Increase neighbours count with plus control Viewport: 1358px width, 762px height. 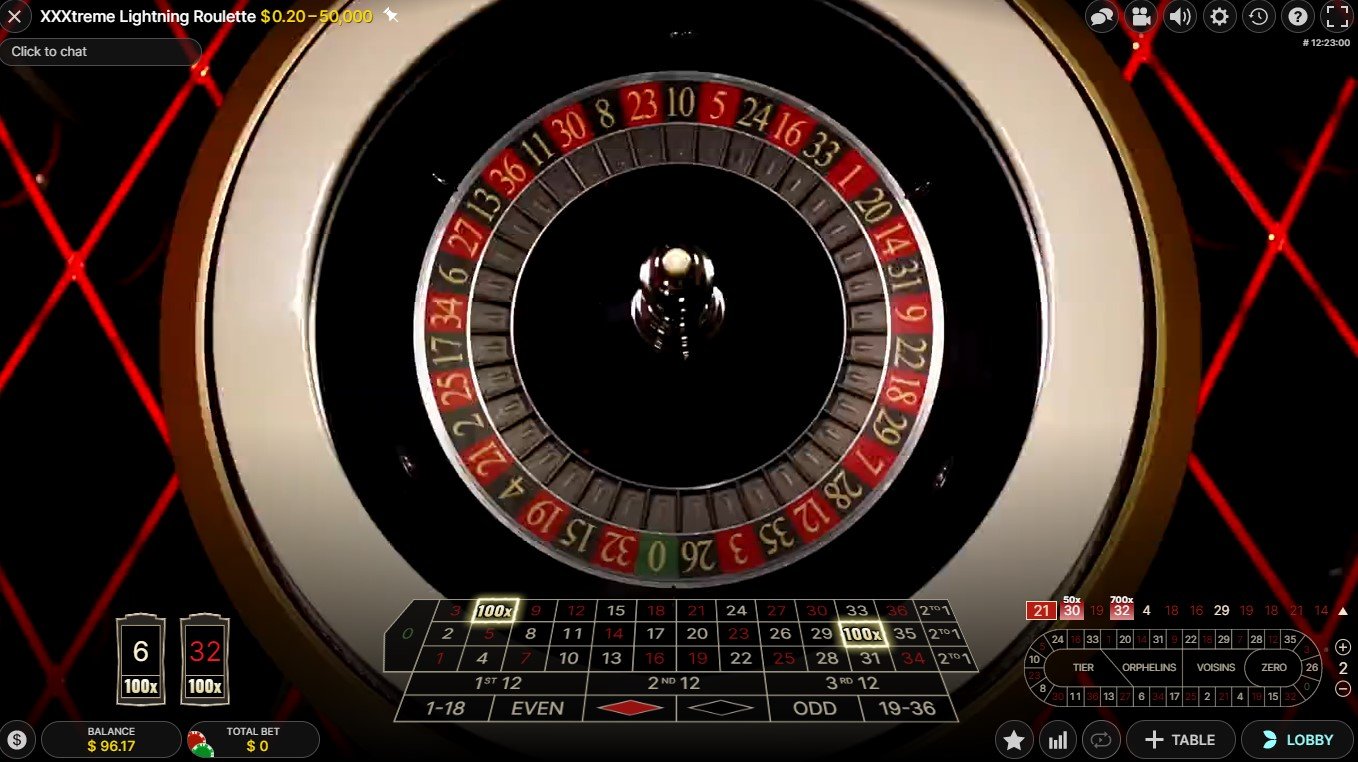1345,647
